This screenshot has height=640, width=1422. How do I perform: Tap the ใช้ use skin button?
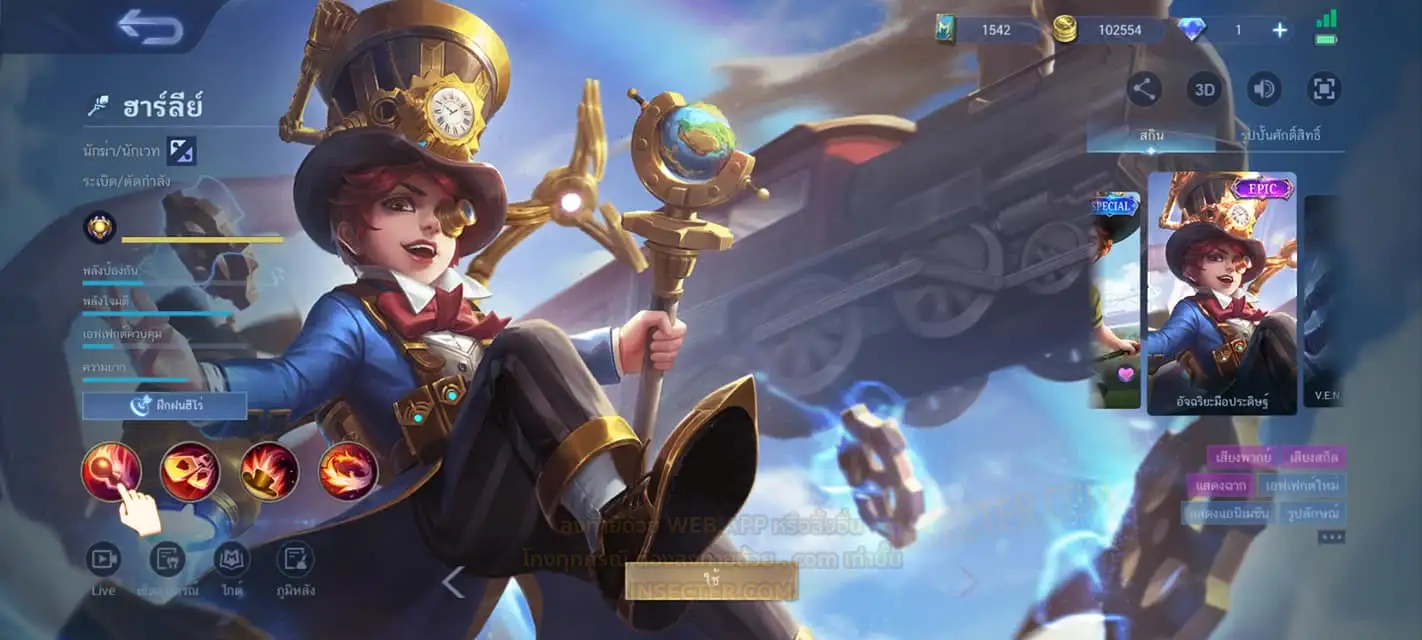click(x=711, y=581)
